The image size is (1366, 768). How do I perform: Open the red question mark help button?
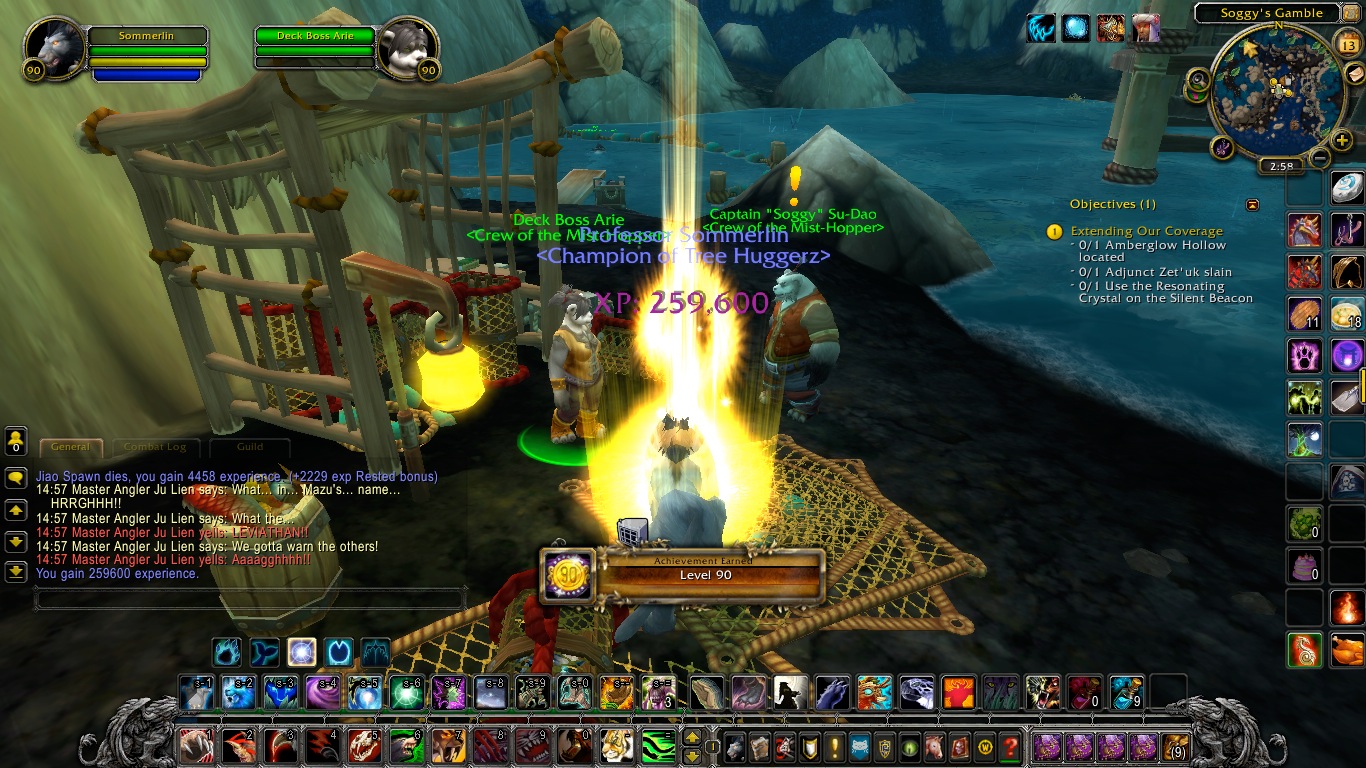pos(1010,746)
